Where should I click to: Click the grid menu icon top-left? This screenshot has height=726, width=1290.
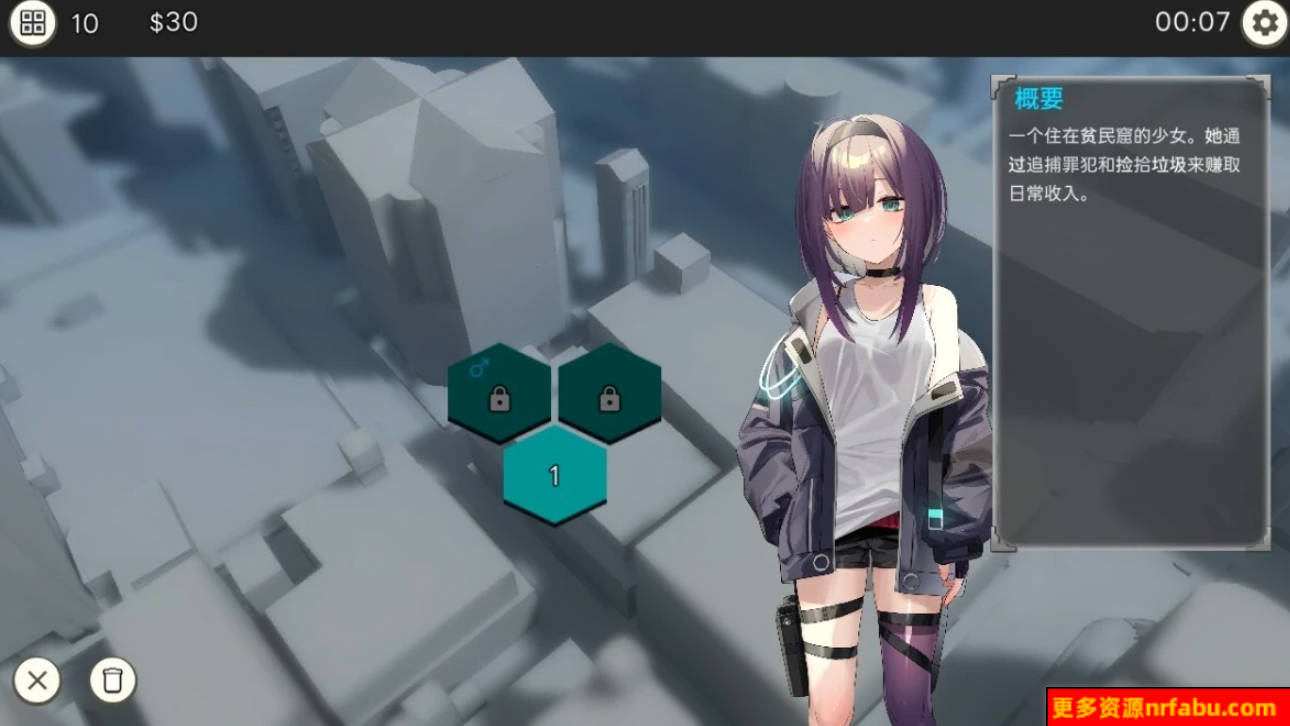[x=33, y=22]
